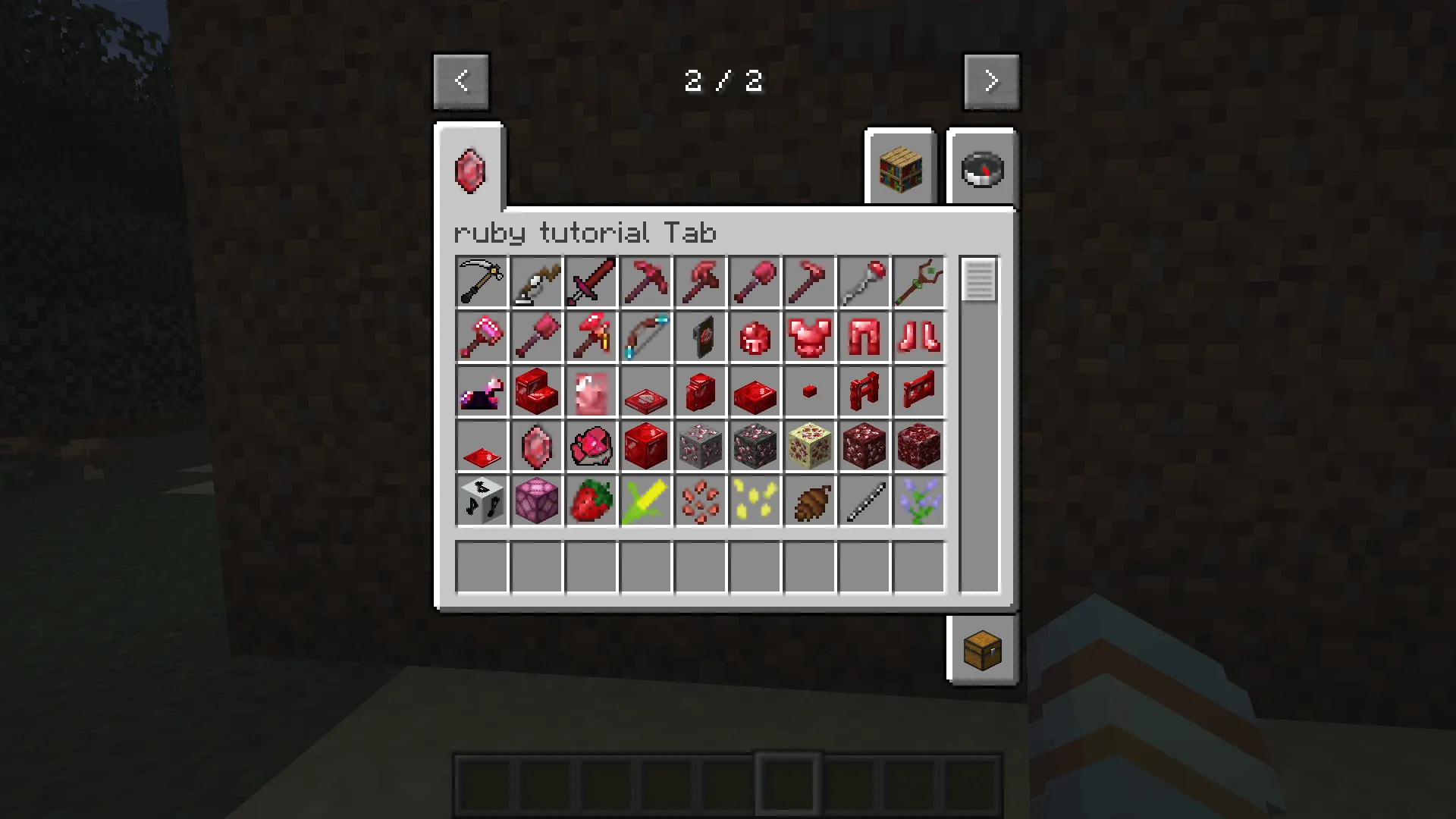Grab the lavender flower item
This screenshot has height=819, width=1456.
pyautogui.click(x=918, y=500)
